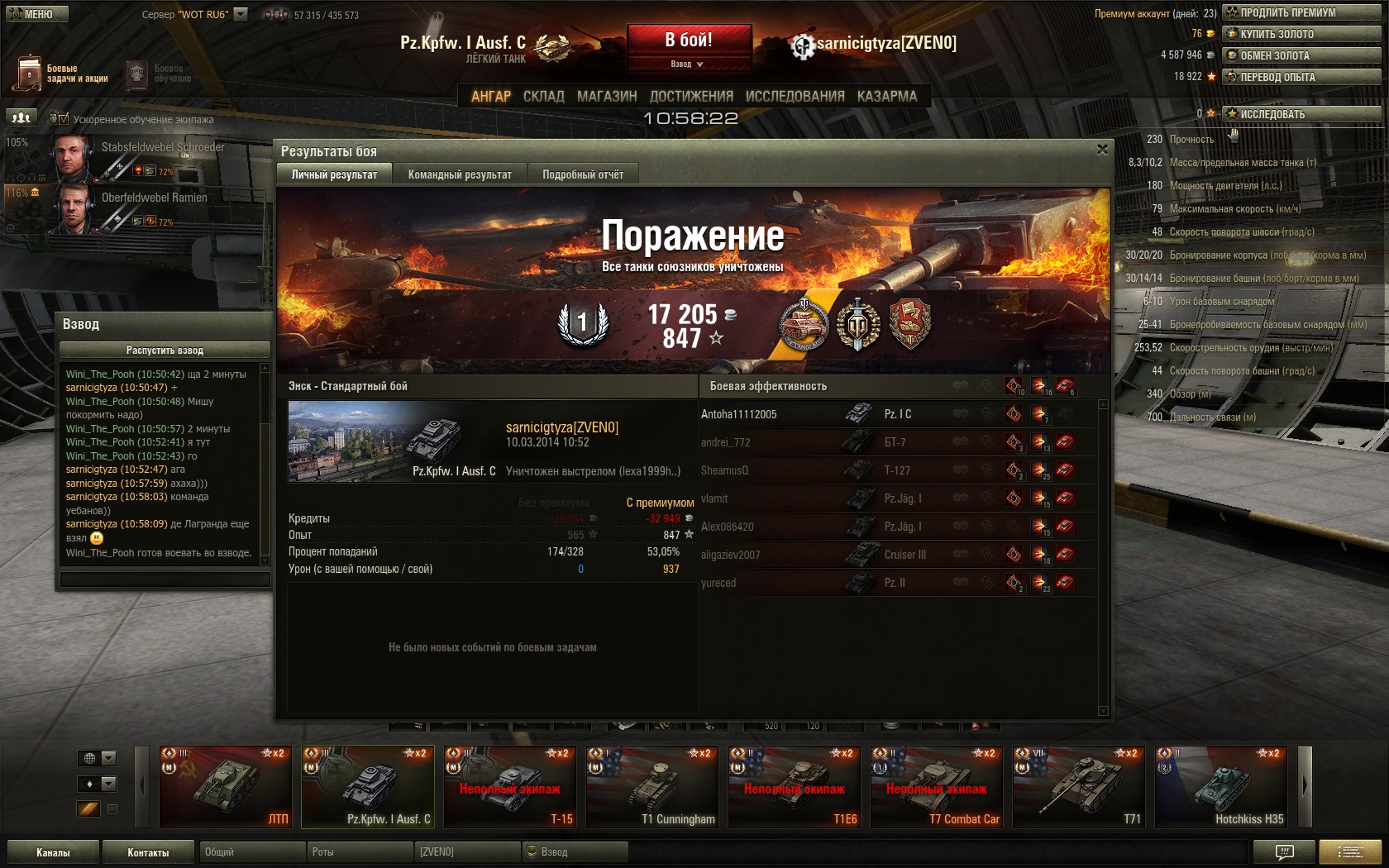
Task: Open the Подробный отчёт tab
Action: [x=583, y=174]
